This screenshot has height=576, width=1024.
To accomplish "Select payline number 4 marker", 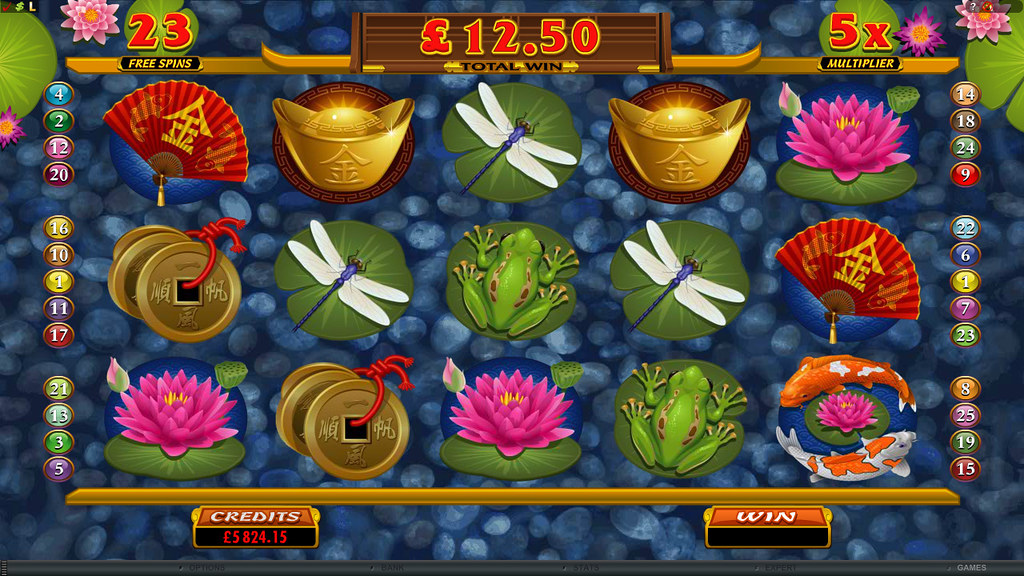I will click(x=59, y=96).
